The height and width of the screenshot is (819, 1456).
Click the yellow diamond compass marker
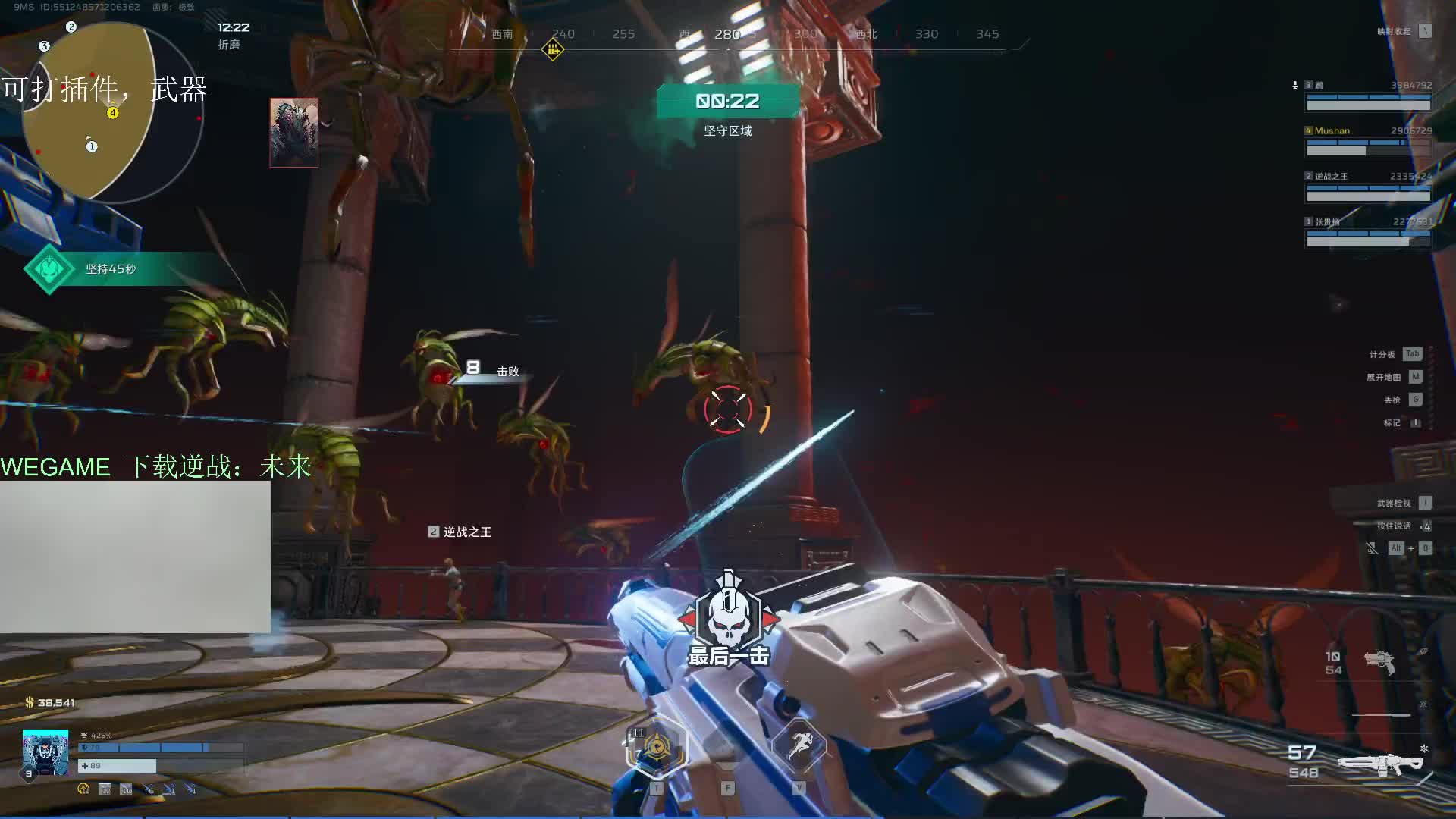click(x=553, y=50)
